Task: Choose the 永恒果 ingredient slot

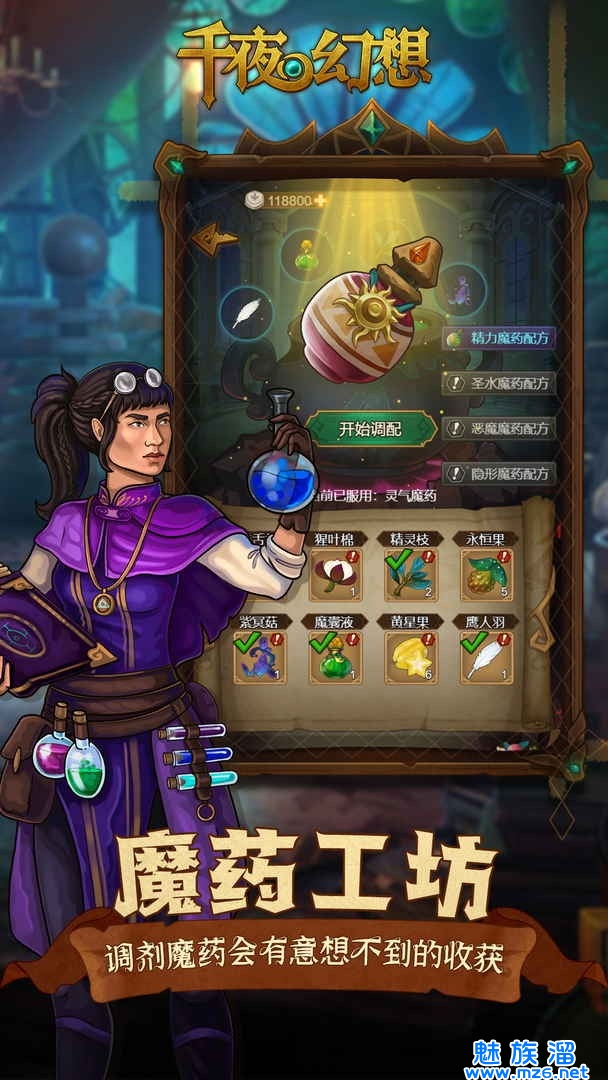Action: click(486, 573)
